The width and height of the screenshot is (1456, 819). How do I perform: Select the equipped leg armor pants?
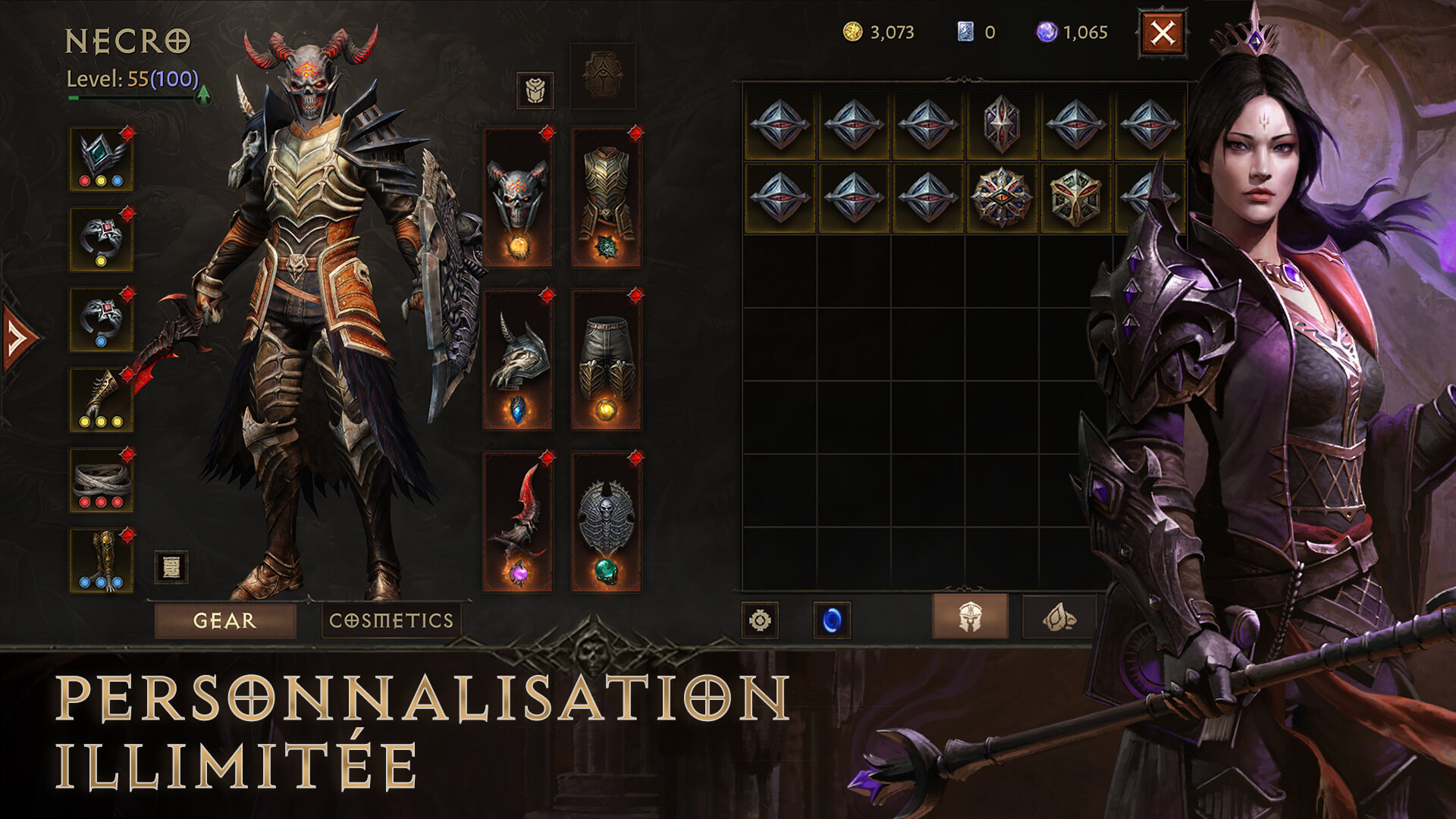(x=606, y=359)
